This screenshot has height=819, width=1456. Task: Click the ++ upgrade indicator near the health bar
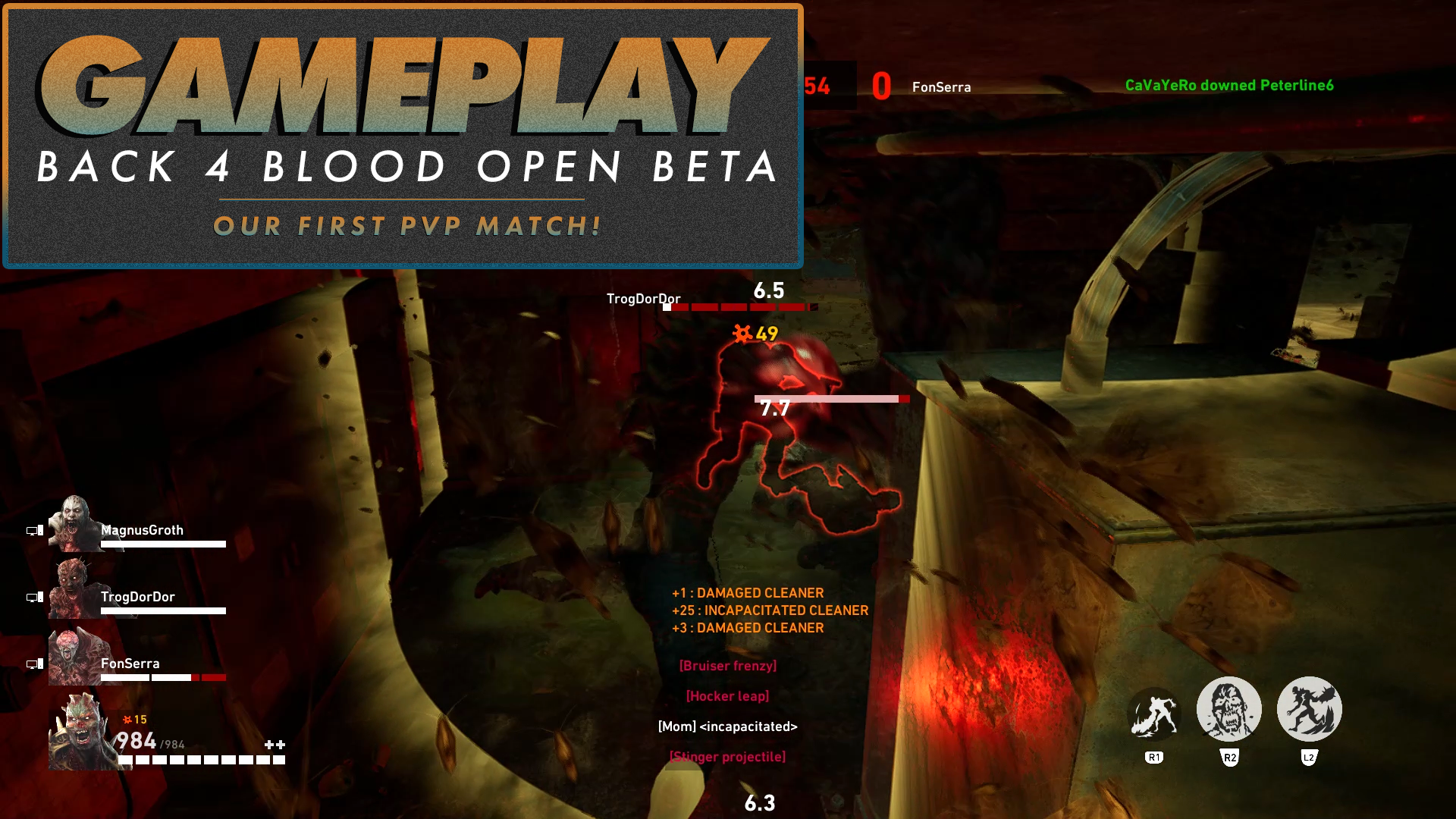[x=275, y=745]
